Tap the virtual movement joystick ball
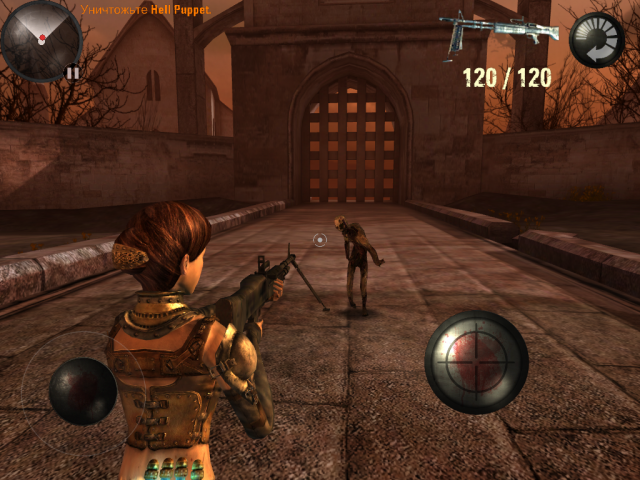The image size is (640, 480). click(82, 391)
